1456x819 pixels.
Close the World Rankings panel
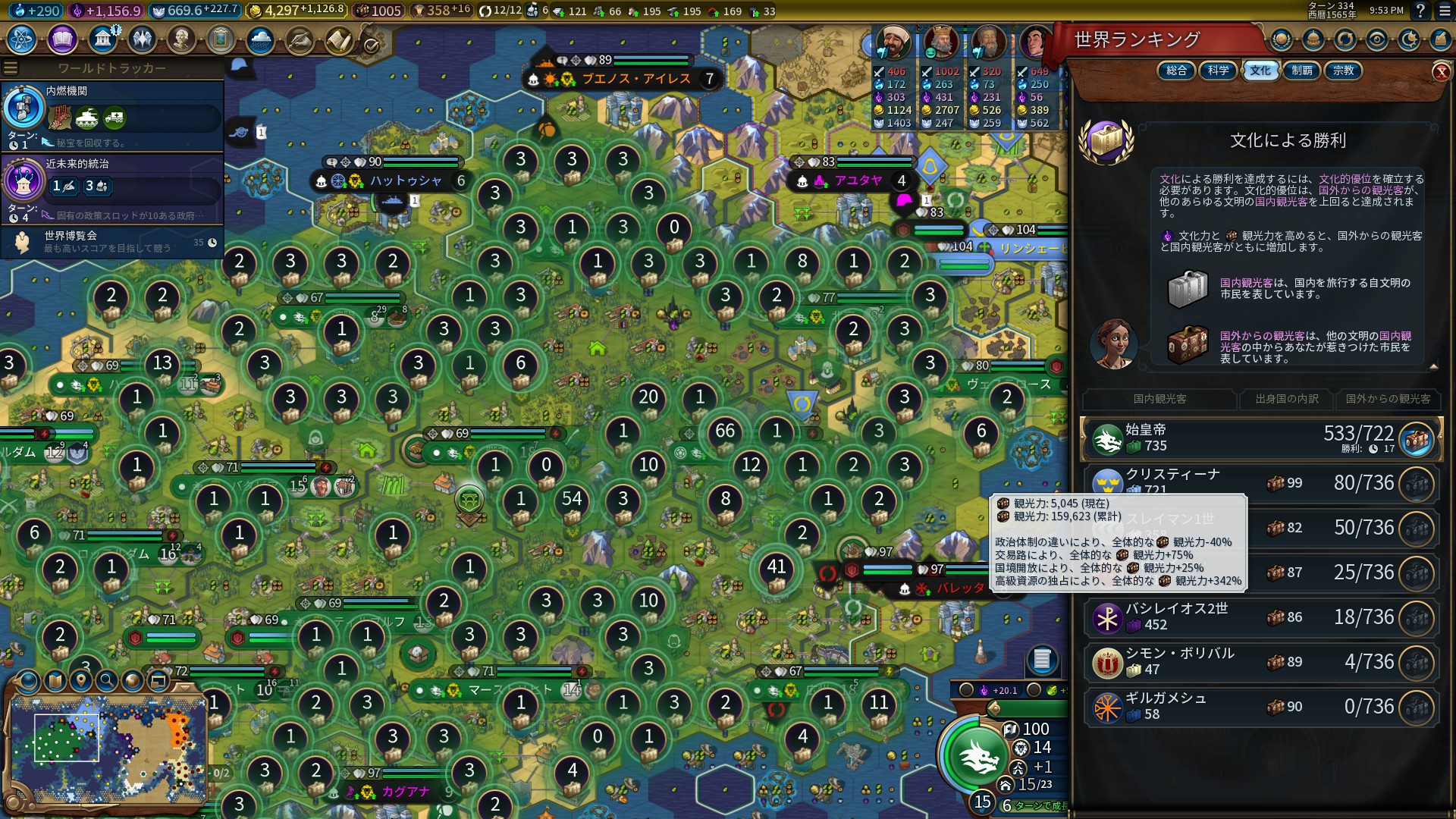click(1441, 72)
